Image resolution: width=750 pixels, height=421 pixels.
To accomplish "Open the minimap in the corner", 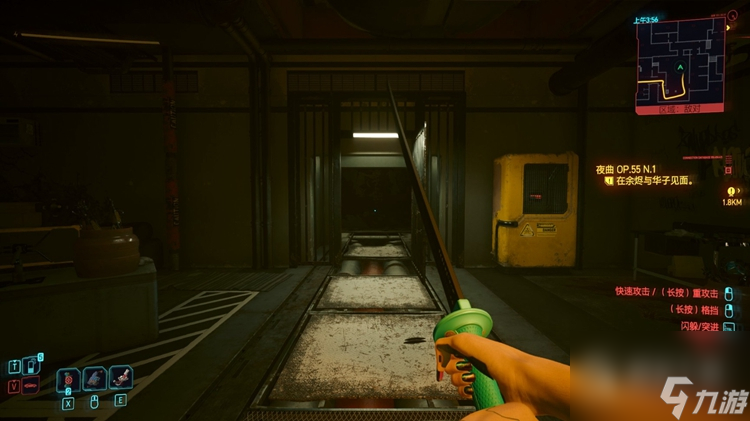I will [679, 62].
